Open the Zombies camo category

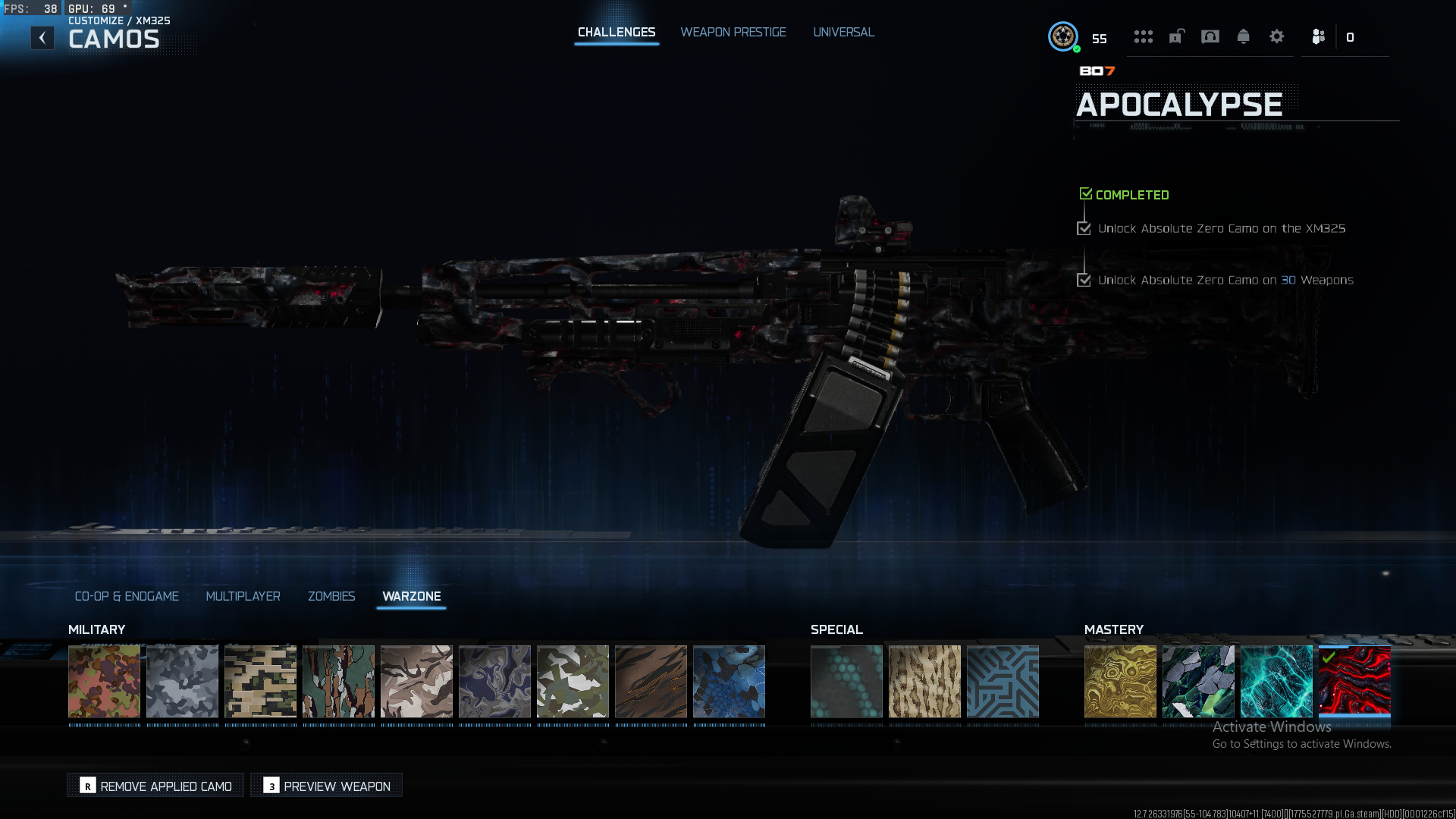click(x=331, y=596)
